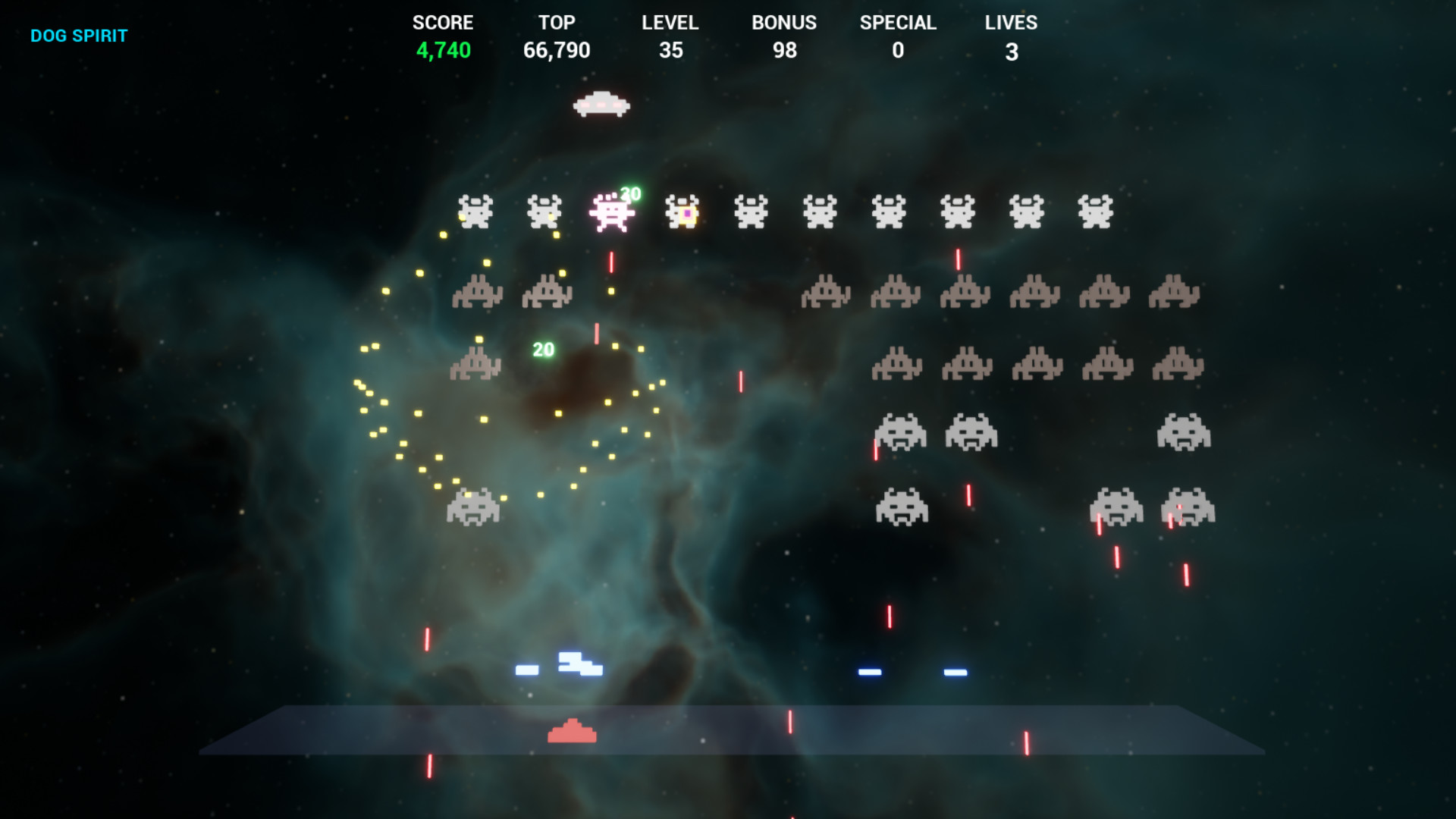Toggle the orange-highlighted invader next to the pink one

pyautogui.click(x=683, y=212)
